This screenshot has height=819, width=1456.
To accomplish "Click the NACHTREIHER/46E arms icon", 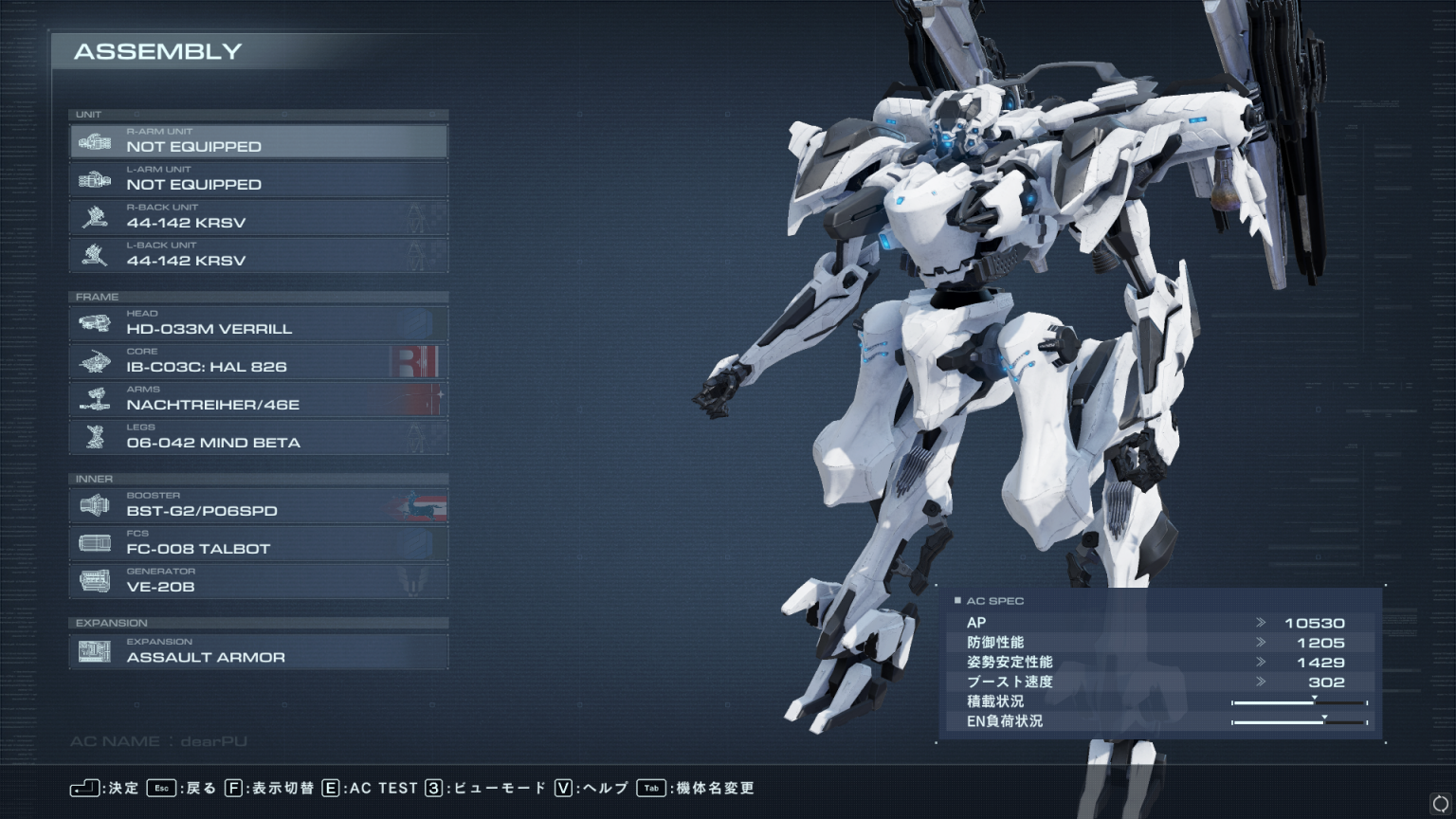I will [94, 398].
